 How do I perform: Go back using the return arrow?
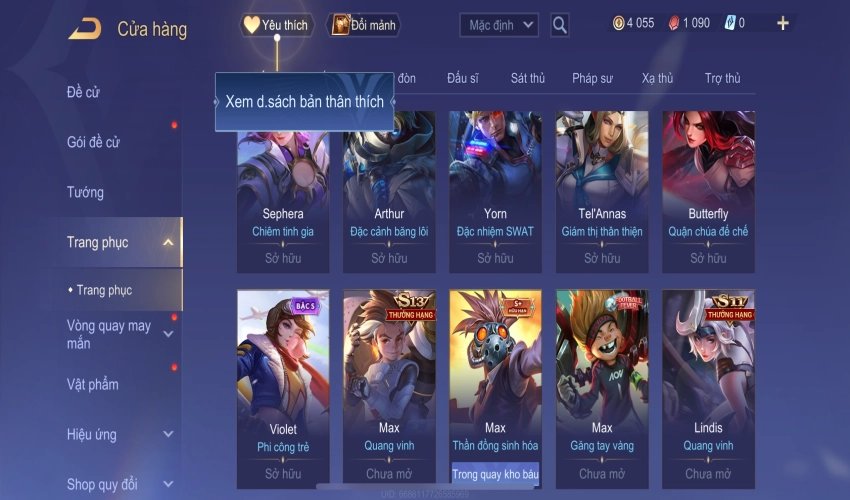coord(84,28)
